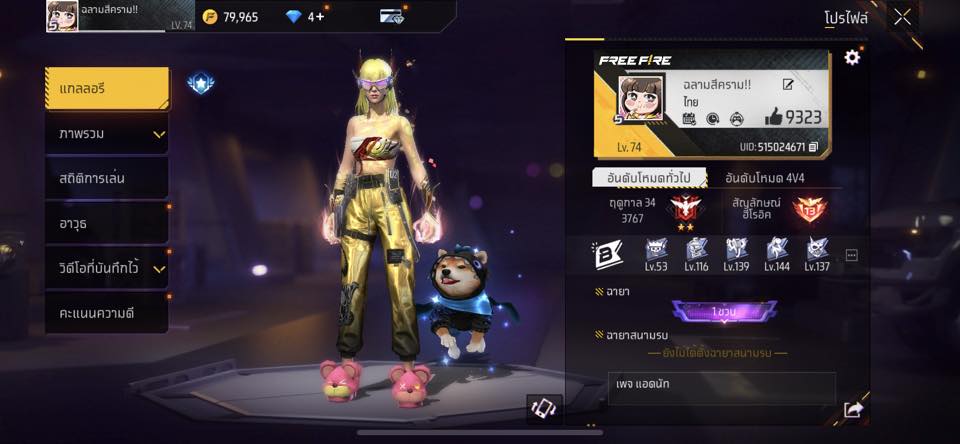
Task: Rotate the character view icon
Action: pos(543,407)
